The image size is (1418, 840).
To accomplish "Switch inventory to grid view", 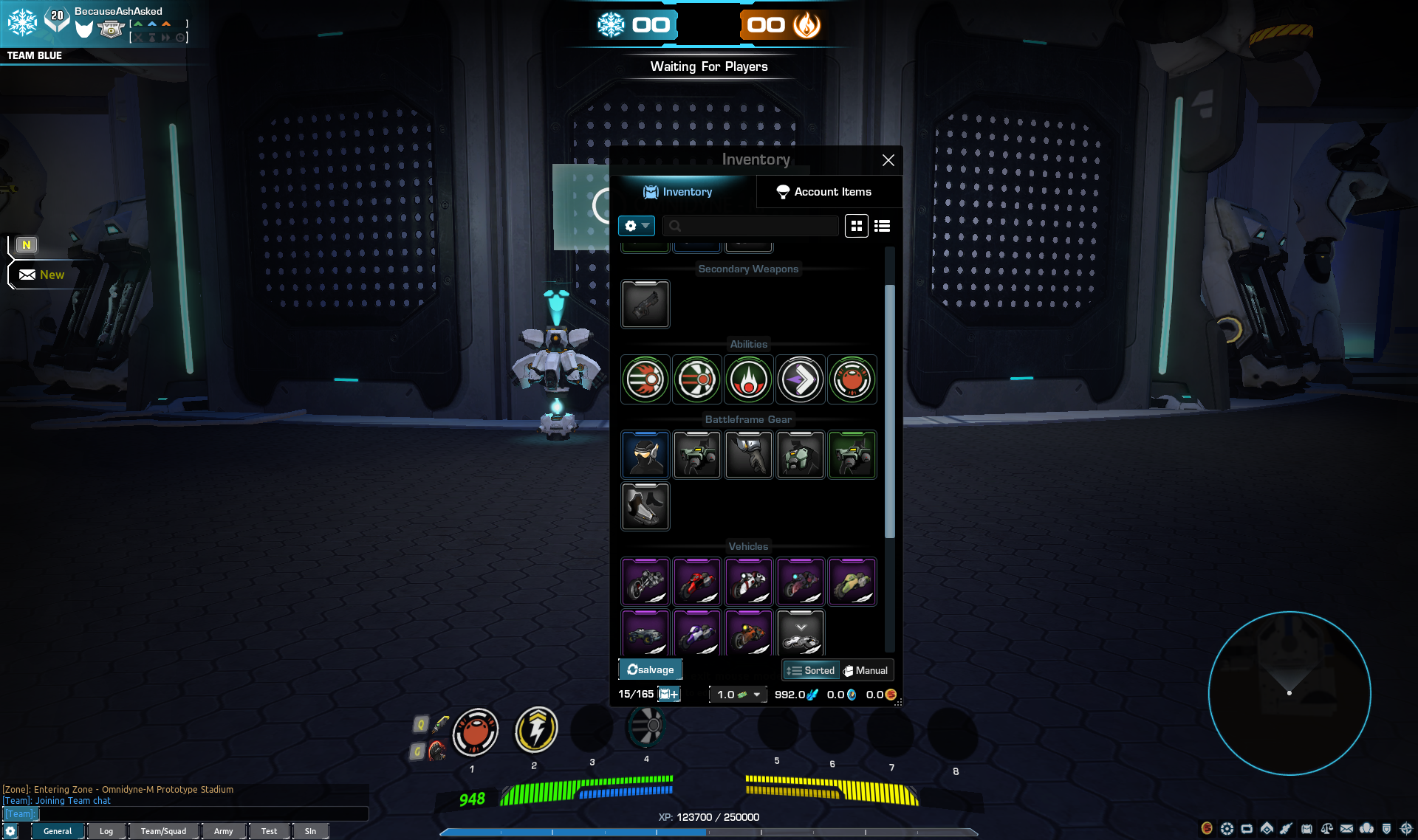I will tap(857, 226).
